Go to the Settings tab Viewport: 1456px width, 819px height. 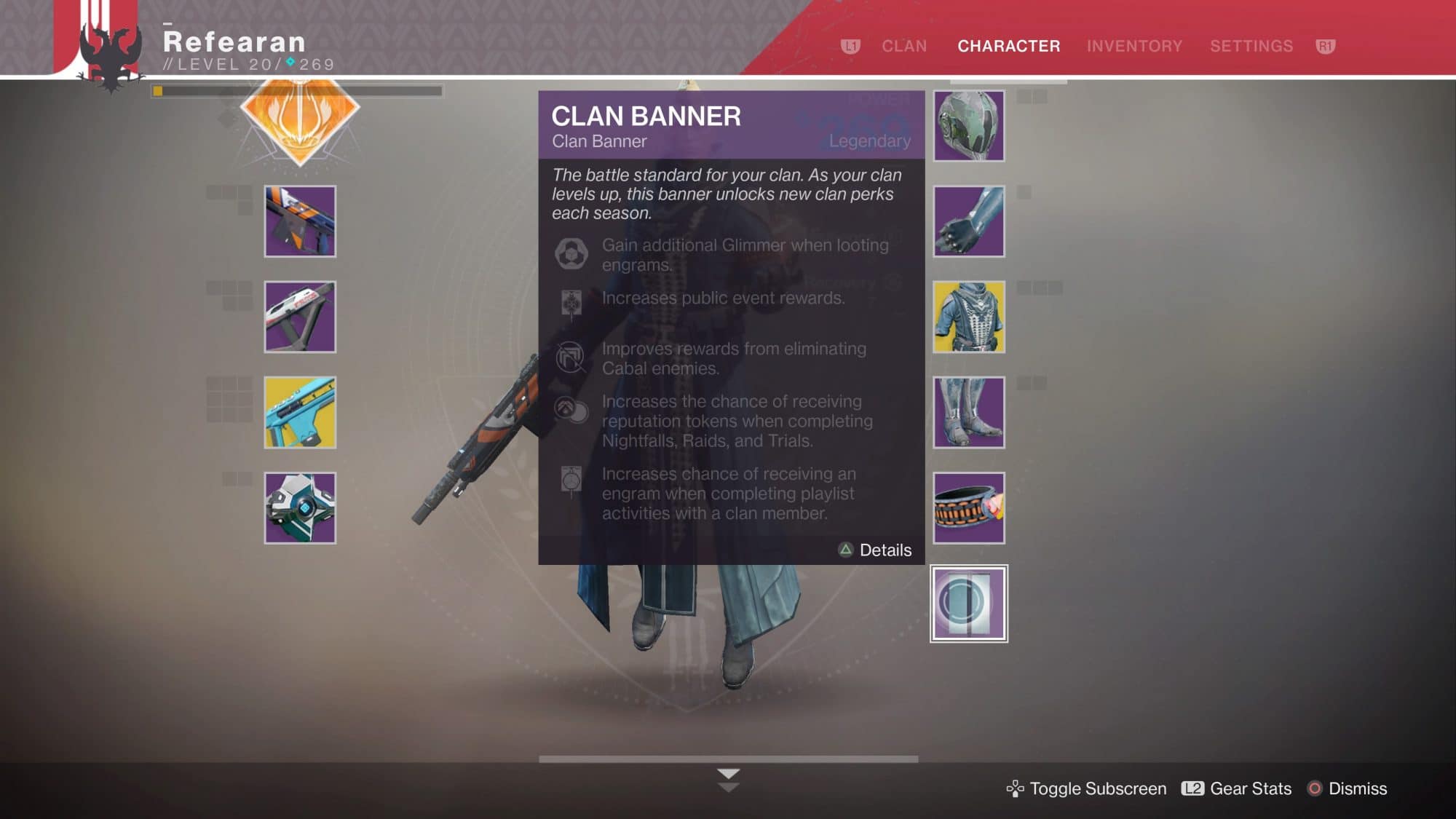[1251, 46]
